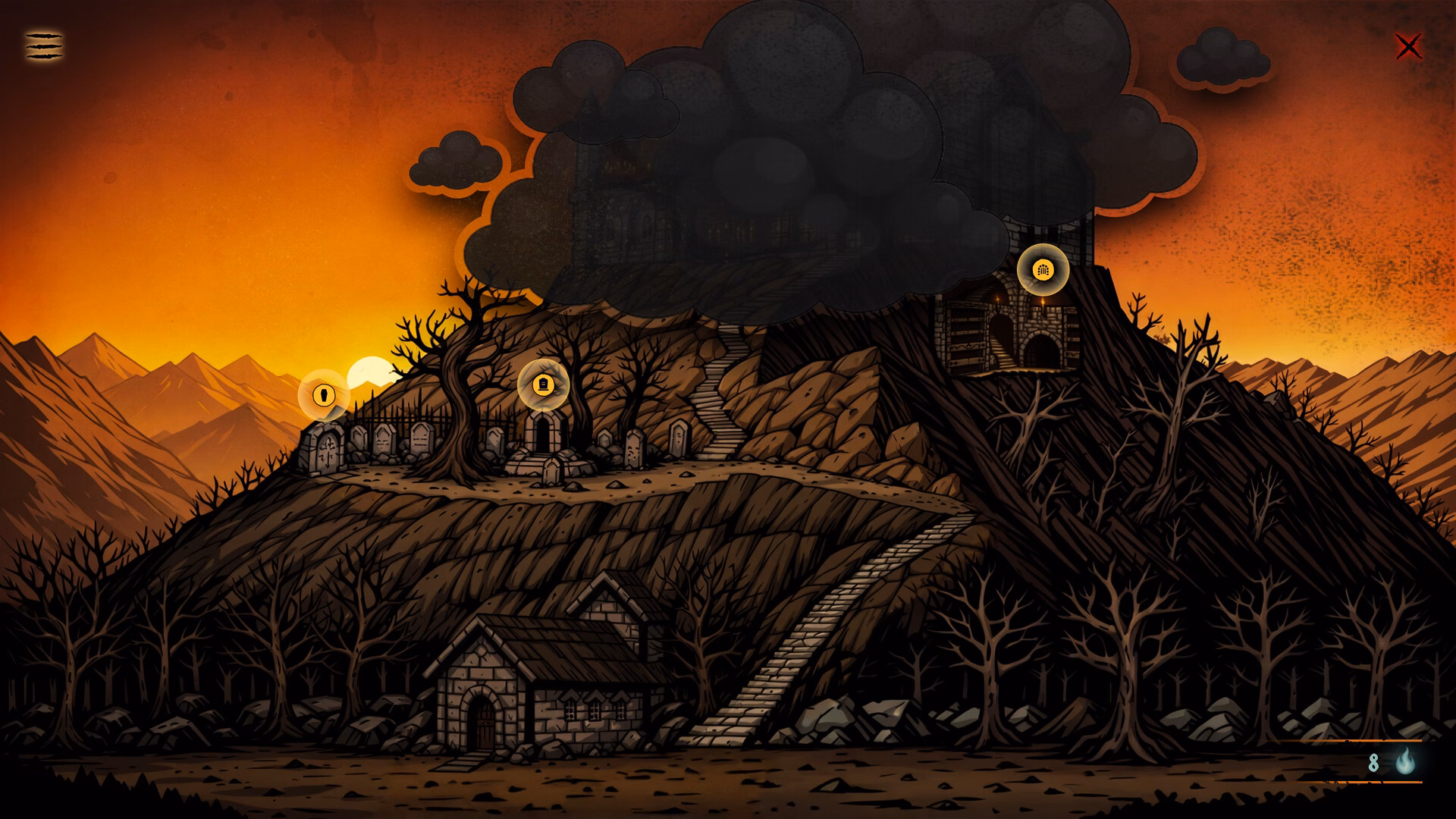Open the hamburger menu
Image resolution: width=1456 pixels, height=819 pixels.
(44, 45)
